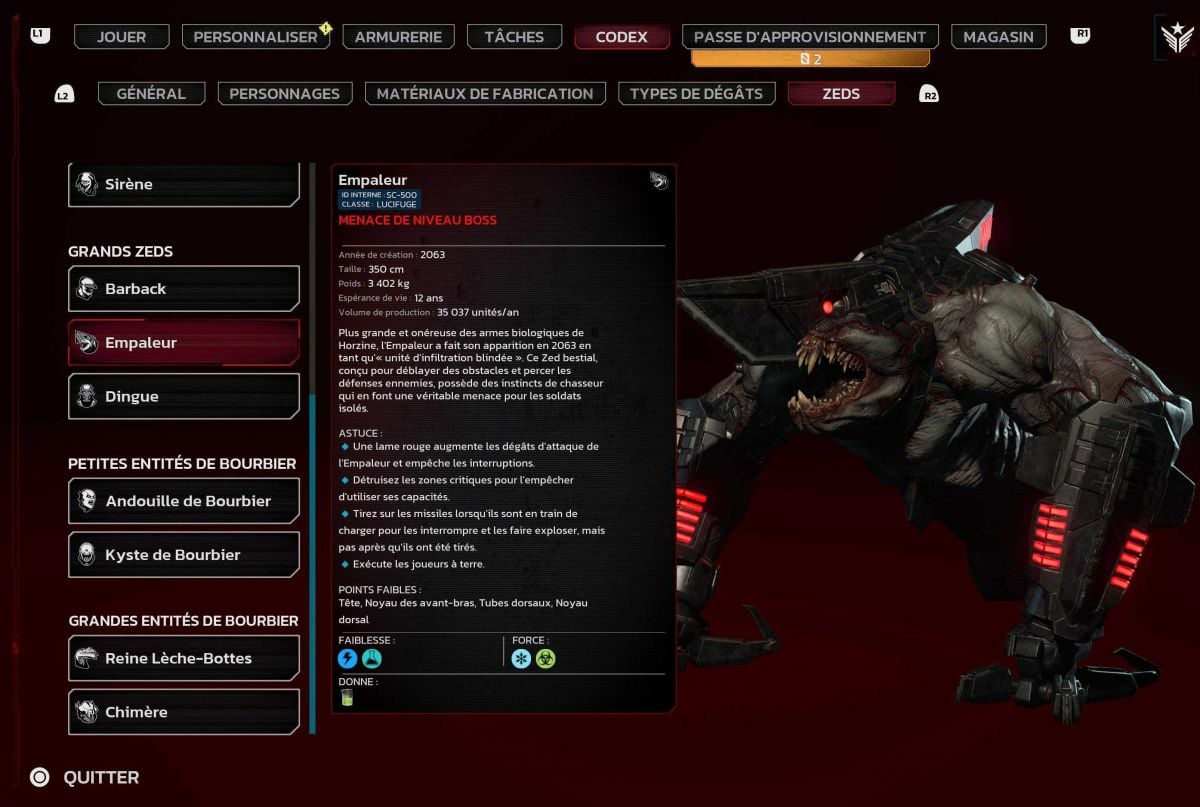Switch to the Personnaliser tab
This screenshot has height=807, width=1200.
[255, 37]
